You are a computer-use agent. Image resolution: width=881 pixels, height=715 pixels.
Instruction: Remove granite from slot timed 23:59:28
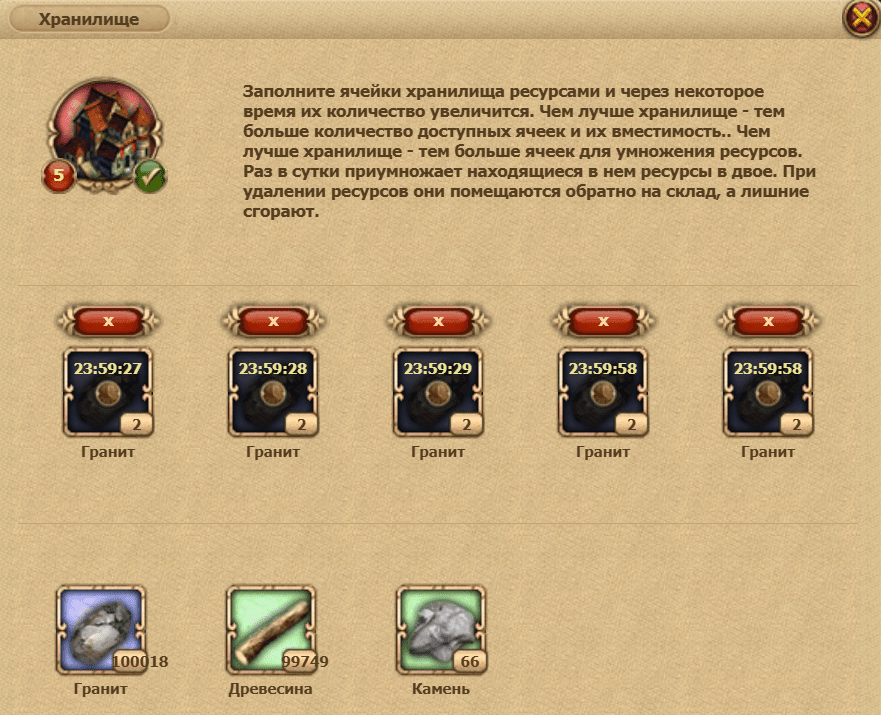(273, 321)
